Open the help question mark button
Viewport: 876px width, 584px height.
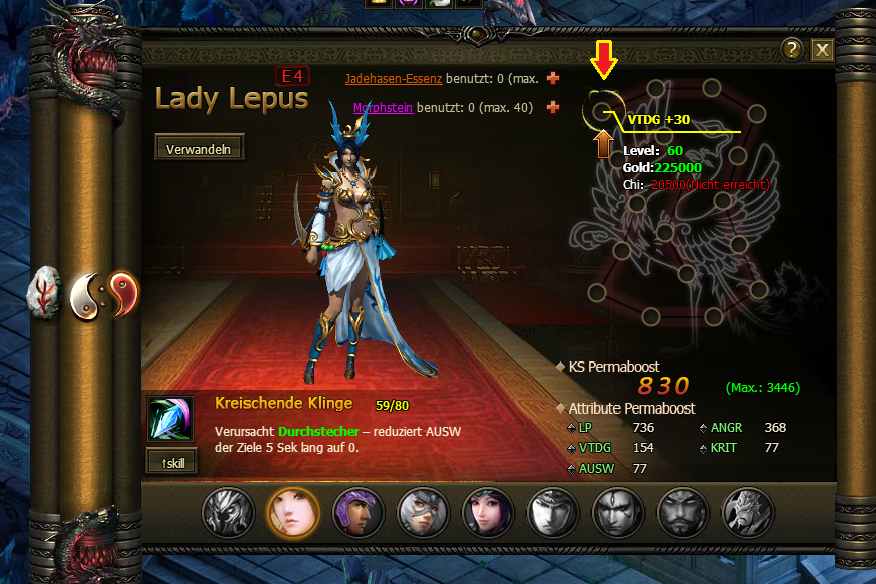tap(792, 50)
